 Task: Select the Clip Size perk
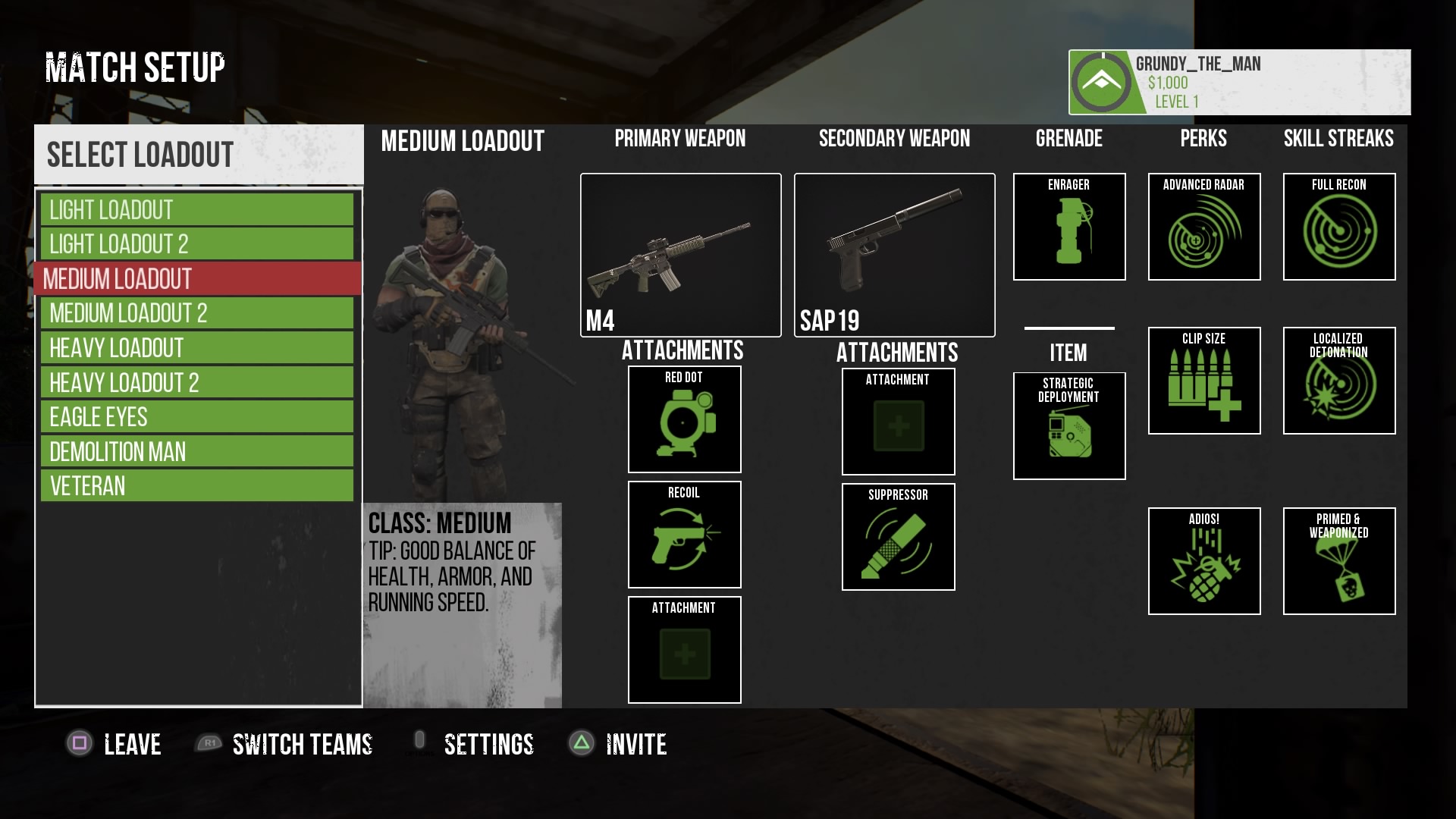click(1204, 381)
